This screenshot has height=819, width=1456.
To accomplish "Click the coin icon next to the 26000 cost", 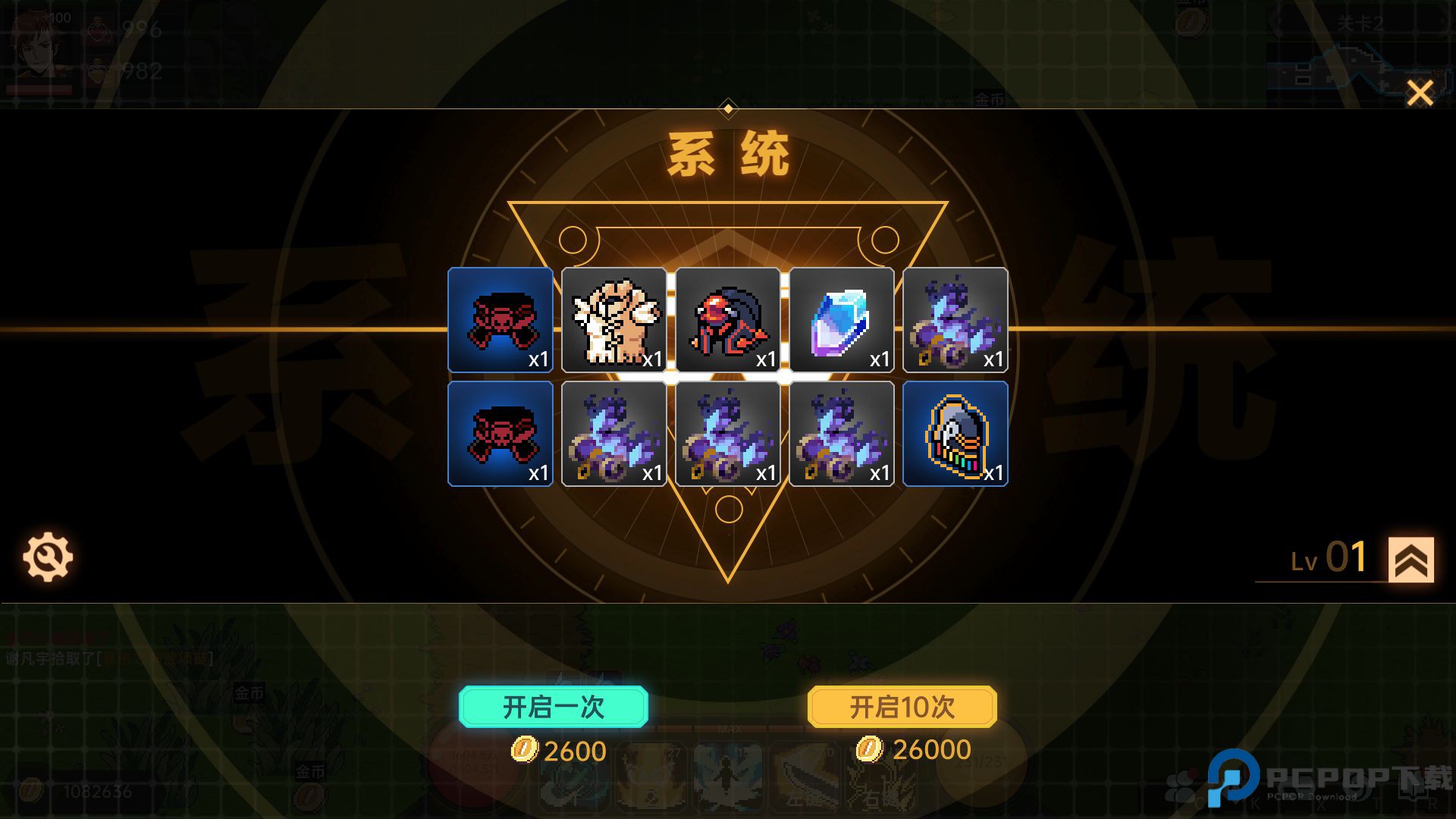I will (x=871, y=749).
